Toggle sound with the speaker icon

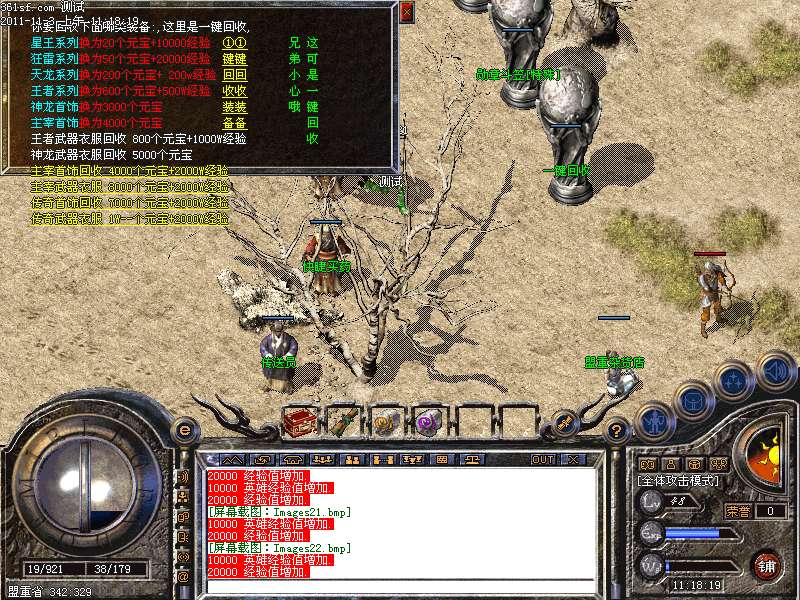tap(775, 368)
